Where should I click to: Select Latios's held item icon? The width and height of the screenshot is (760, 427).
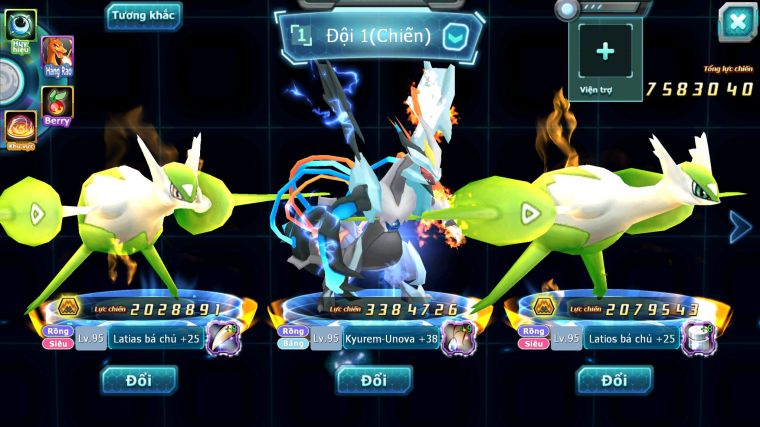(x=698, y=339)
